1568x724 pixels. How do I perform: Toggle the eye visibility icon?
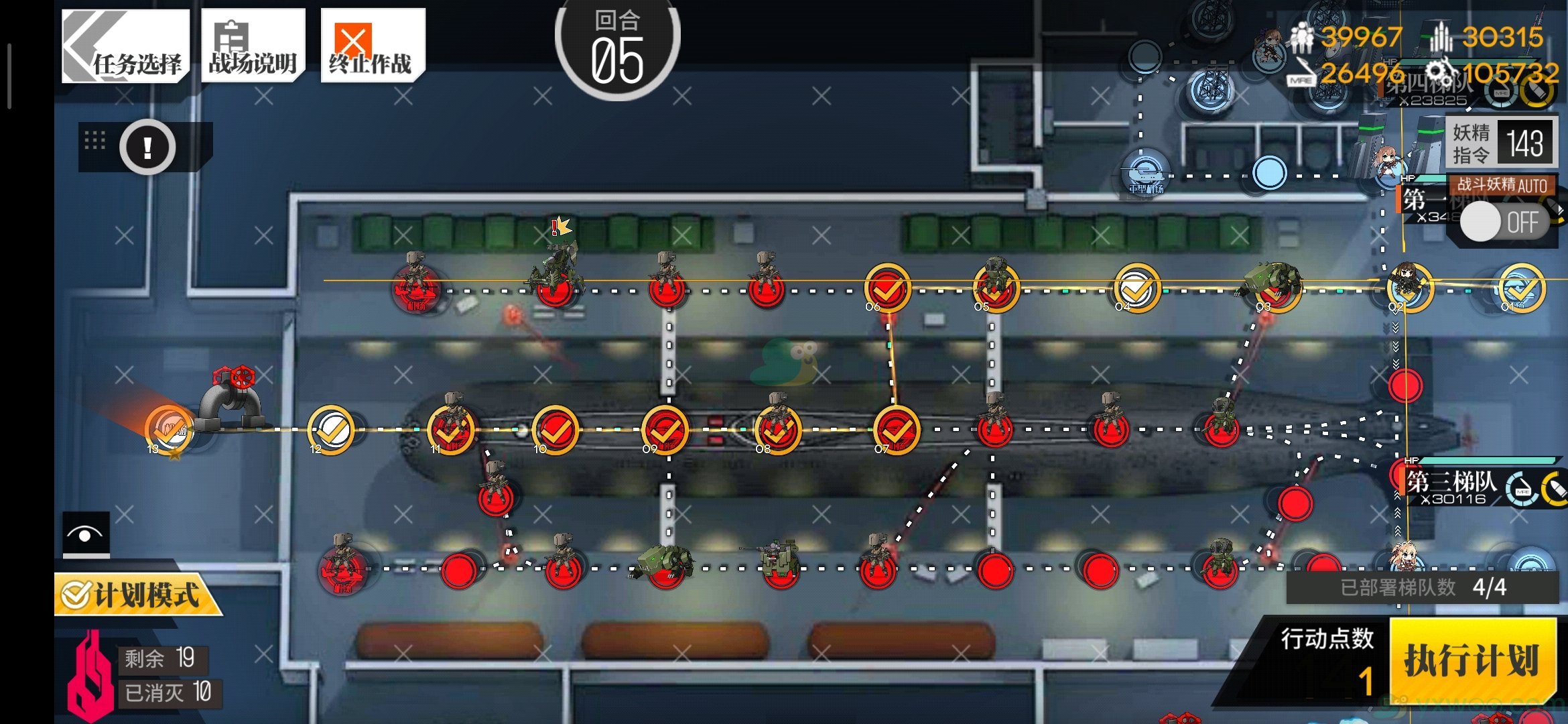(86, 534)
